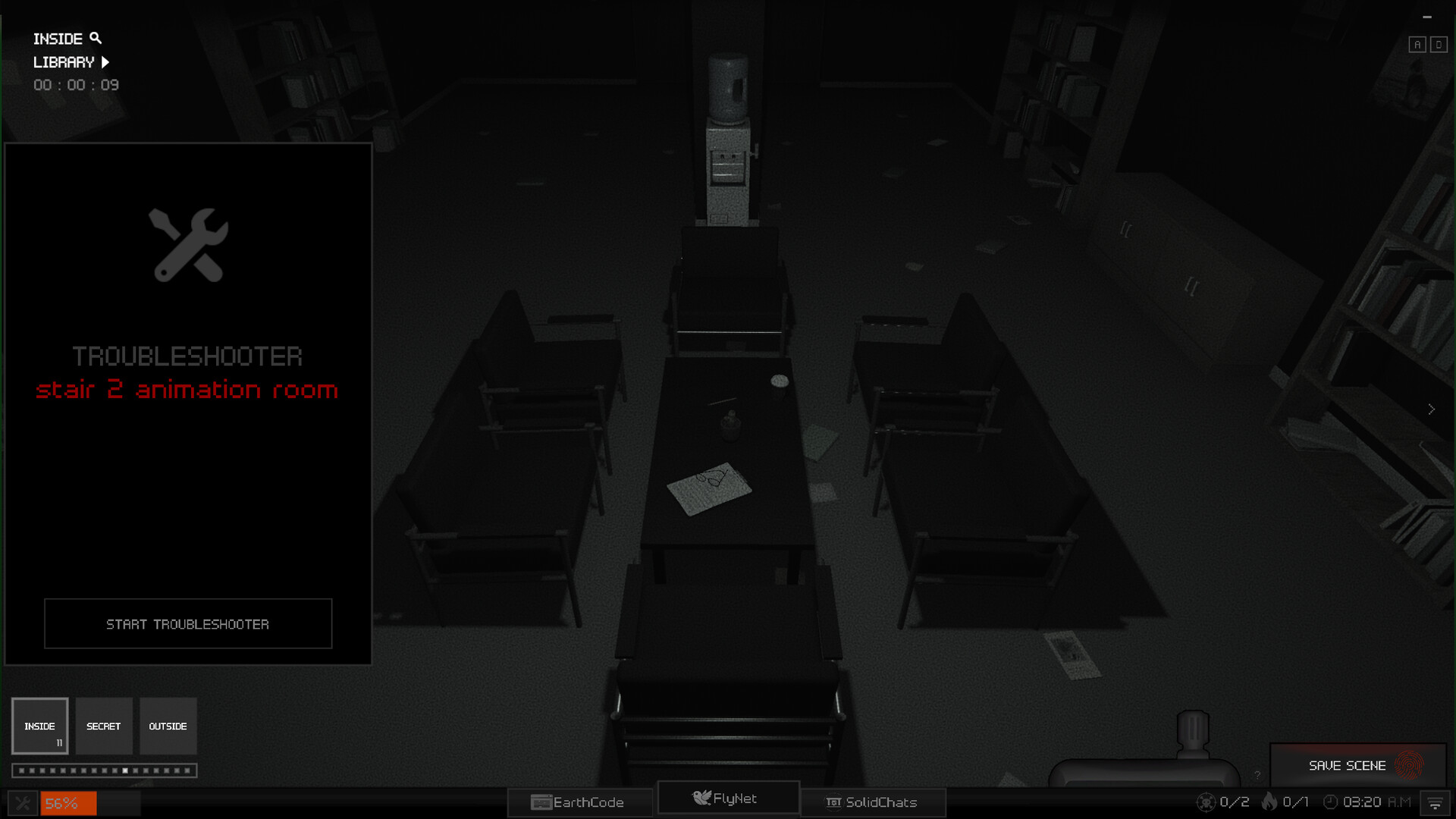
Task: Select the wrench tools icon next to 56%
Action: [24, 802]
